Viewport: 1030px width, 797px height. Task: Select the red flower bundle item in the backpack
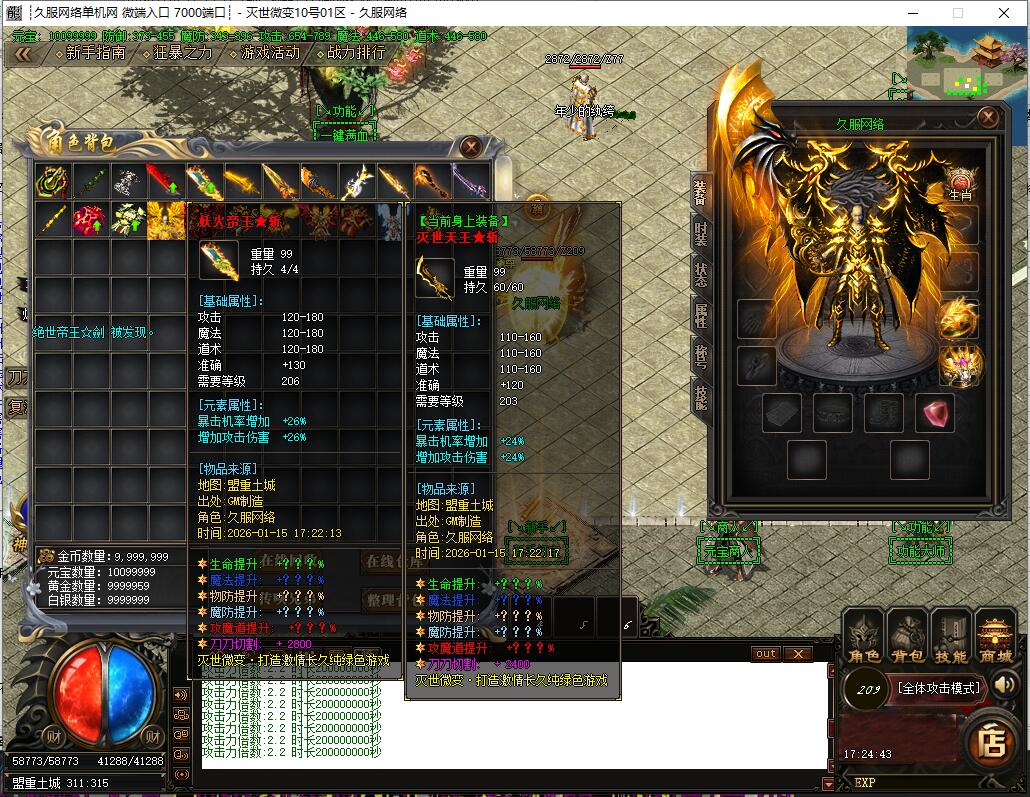coord(89,220)
